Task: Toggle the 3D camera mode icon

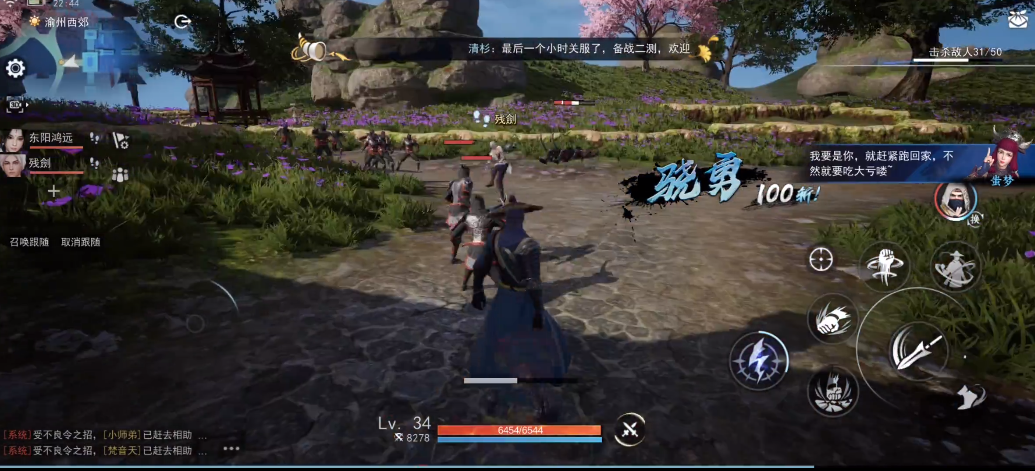Action: [15, 104]
